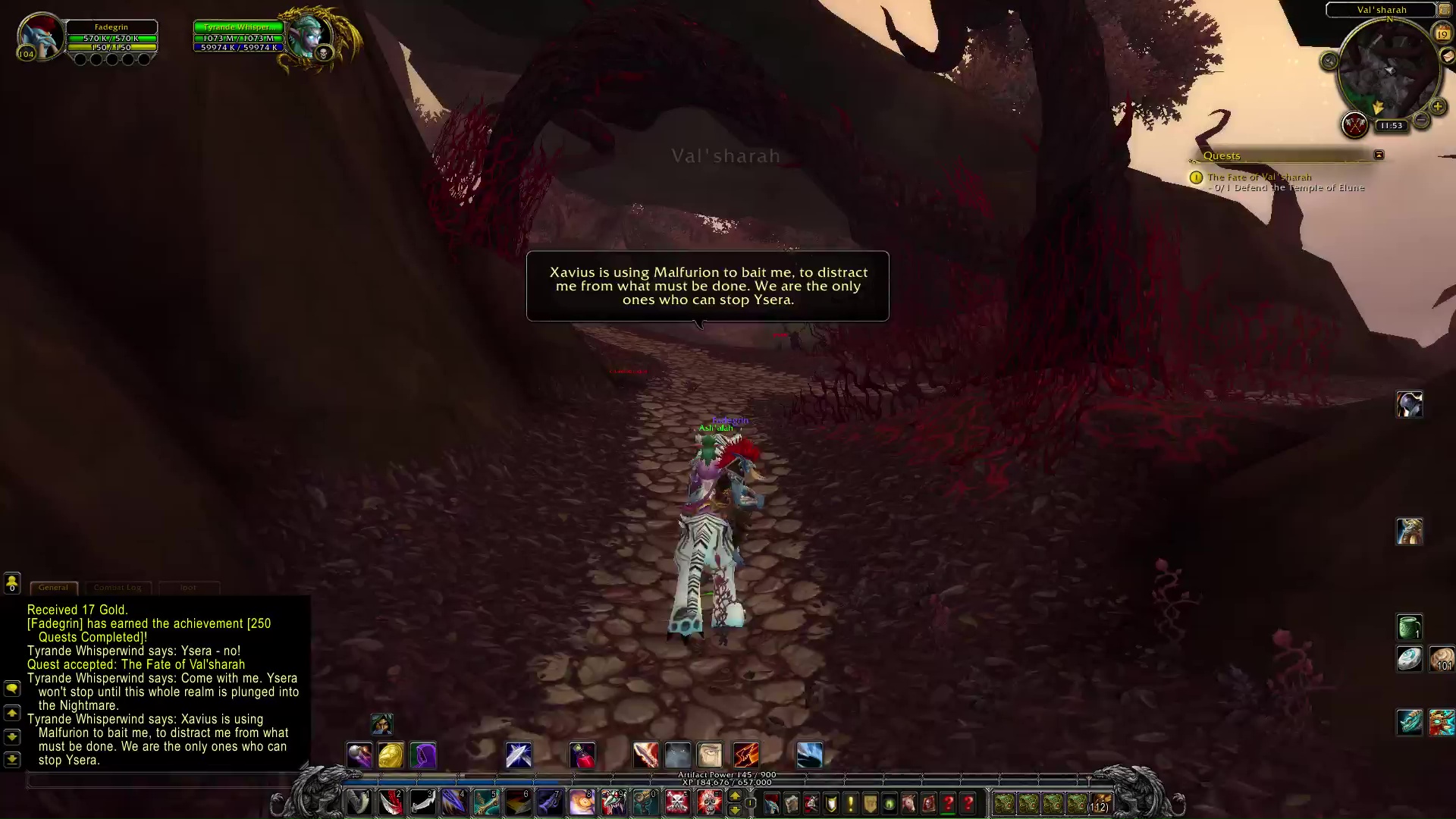Image resolution: width=1456 pixels, height=819 pixels.
Task: Use the red potion flask action button
Action: (582, 755)
